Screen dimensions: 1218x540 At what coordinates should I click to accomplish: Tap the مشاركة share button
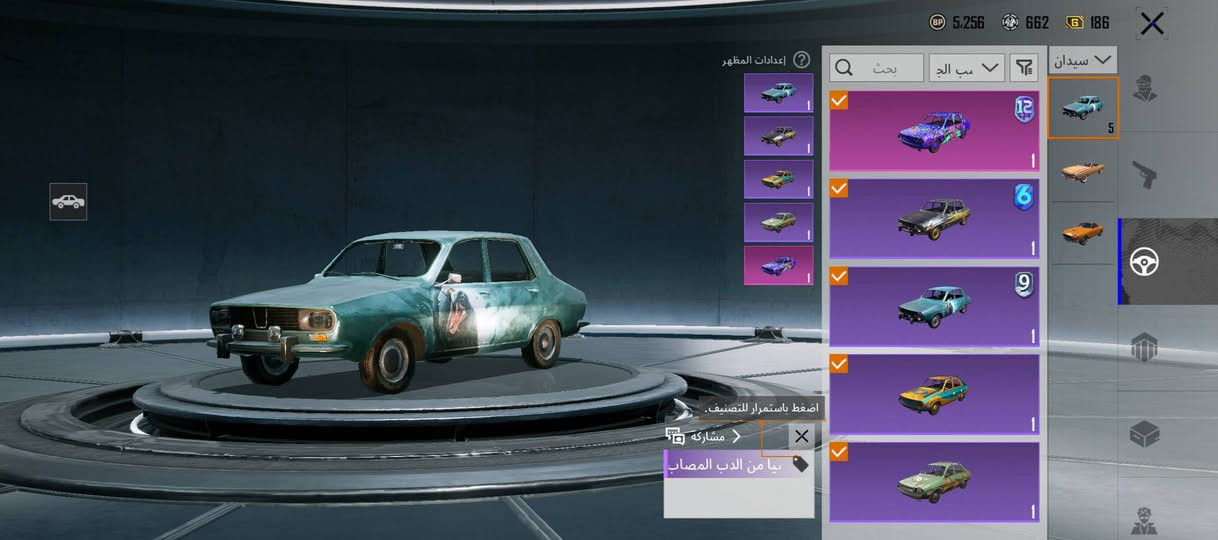click(704, 437)
